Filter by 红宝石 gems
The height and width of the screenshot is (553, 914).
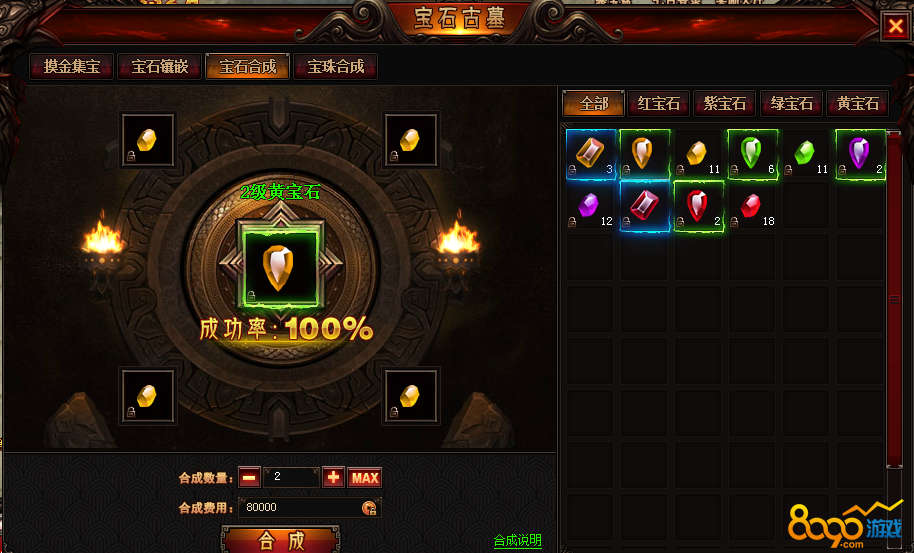659,104
